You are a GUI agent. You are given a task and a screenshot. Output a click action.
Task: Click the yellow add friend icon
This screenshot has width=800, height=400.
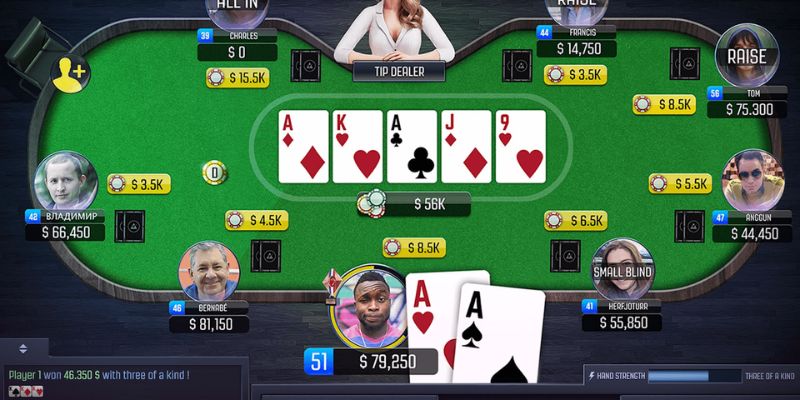click(70, 72)
